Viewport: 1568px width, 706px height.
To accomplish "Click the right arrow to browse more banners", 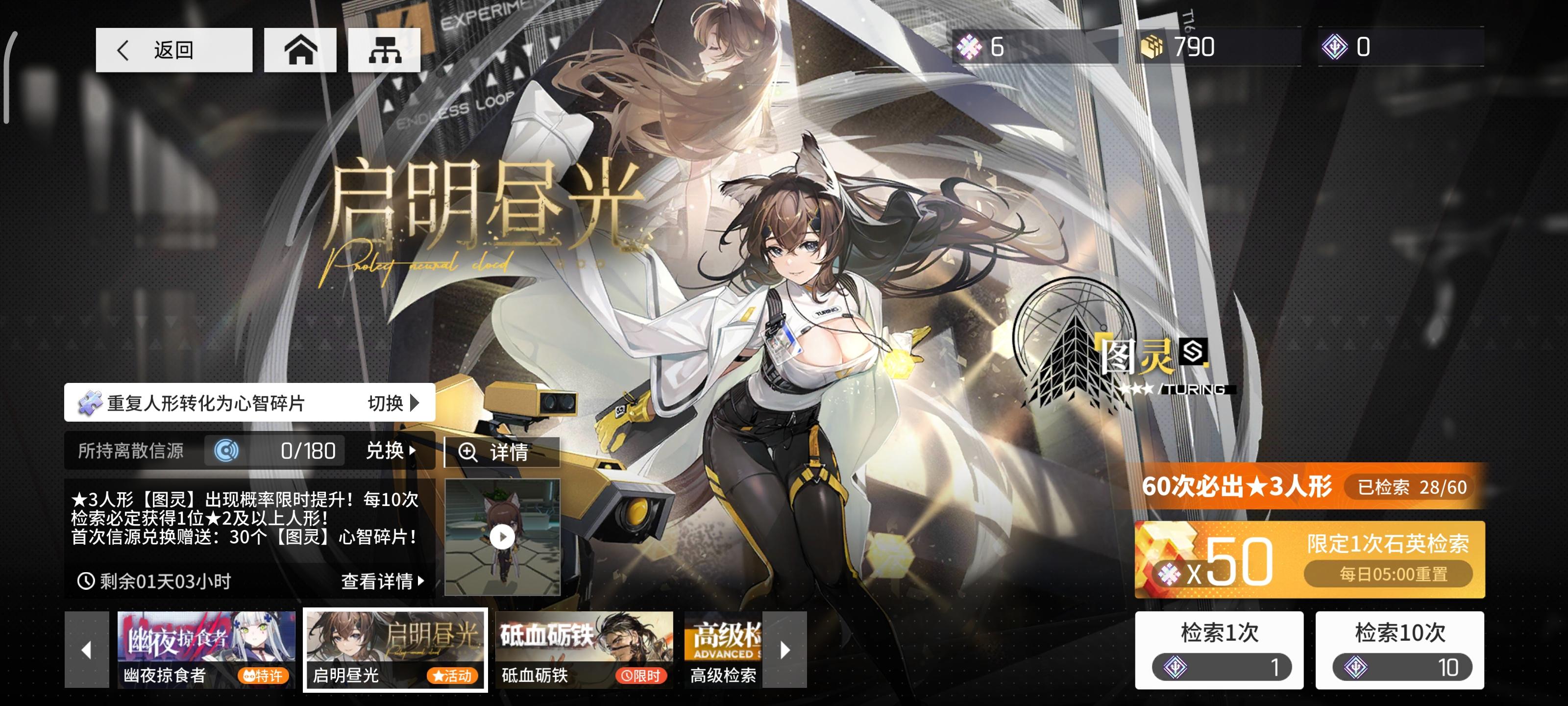I will point(784,649).
